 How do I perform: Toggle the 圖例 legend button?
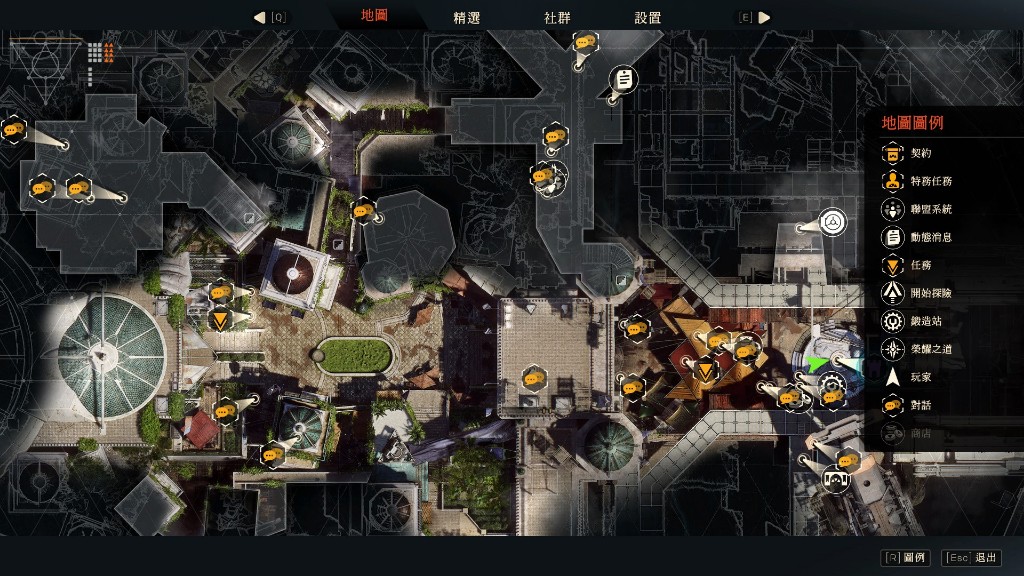906,558
